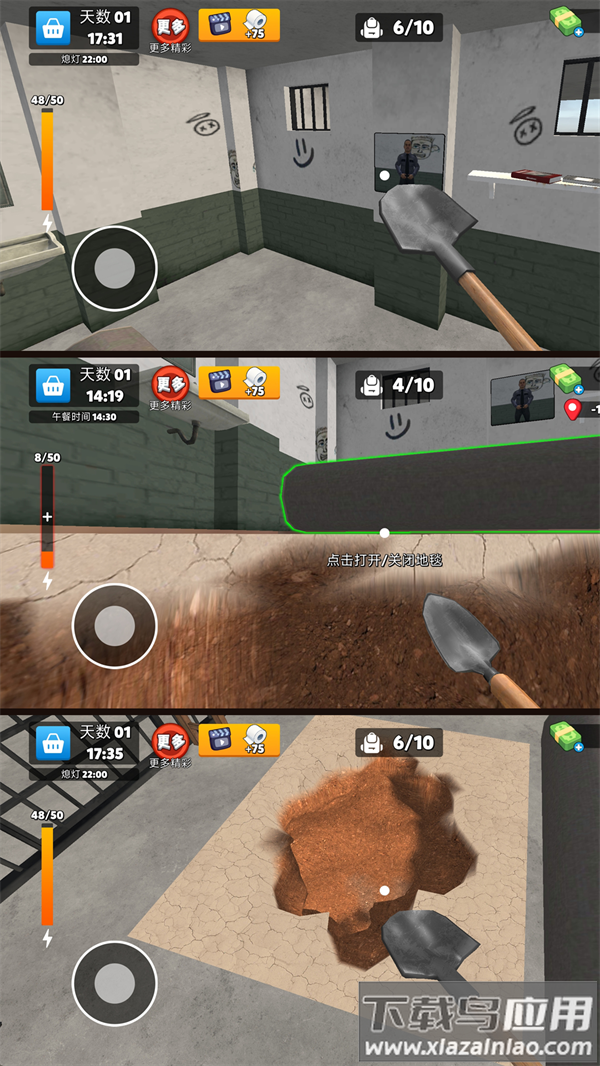Tap the plus sign on the 8/50 energy bar
The width and height of the screenshot is (600, 1066).
coord(46,517)
